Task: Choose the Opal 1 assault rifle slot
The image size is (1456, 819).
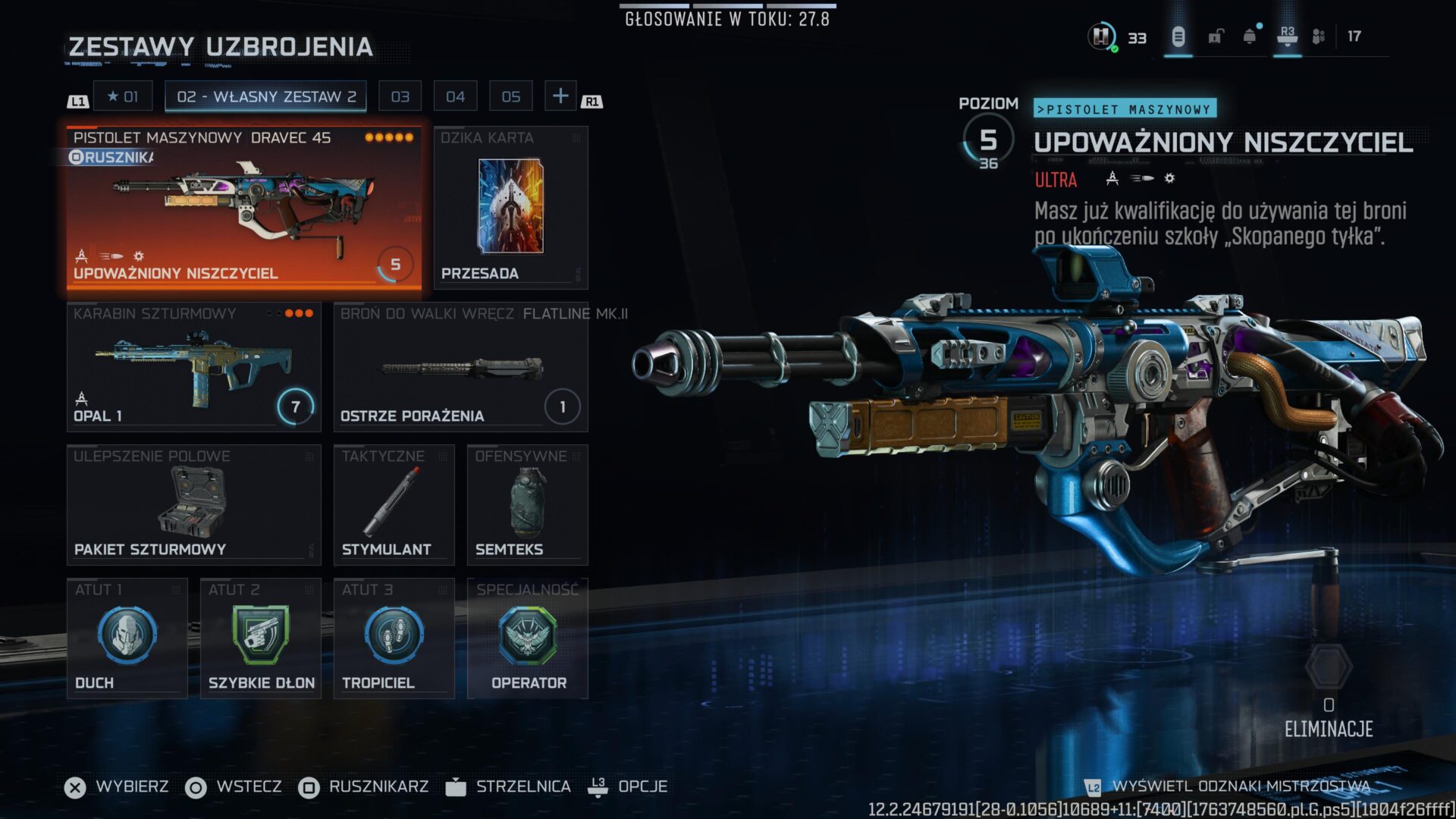Action: 193,367
